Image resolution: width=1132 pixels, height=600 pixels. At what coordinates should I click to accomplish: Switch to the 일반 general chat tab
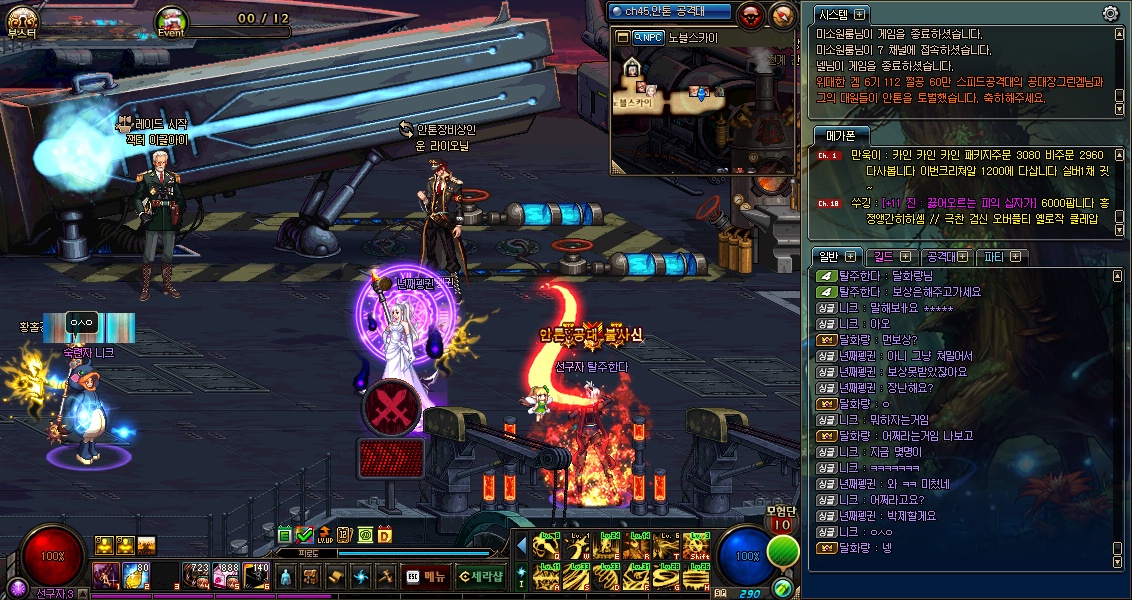coord(829,257)
